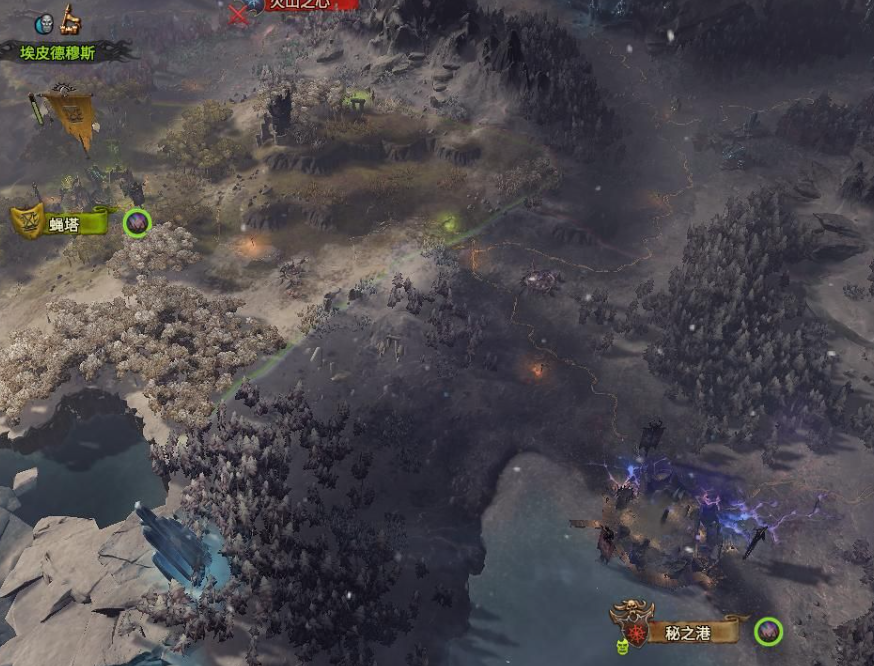Click the green-ringed icon beside 蝇塔
This screenshot has width=874, height=666.
click(x=137, y=222)
